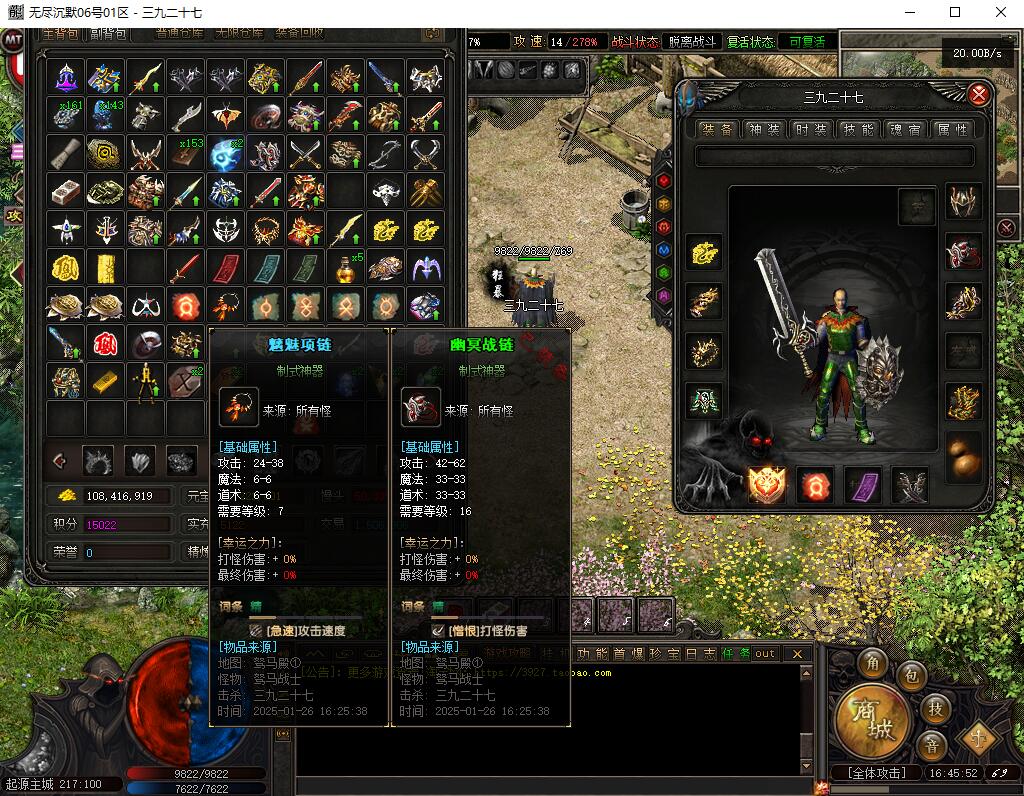The width and height of the screenshot is (1024, 796).
Task: Show the 技能 skills tab
Action: 858,130
